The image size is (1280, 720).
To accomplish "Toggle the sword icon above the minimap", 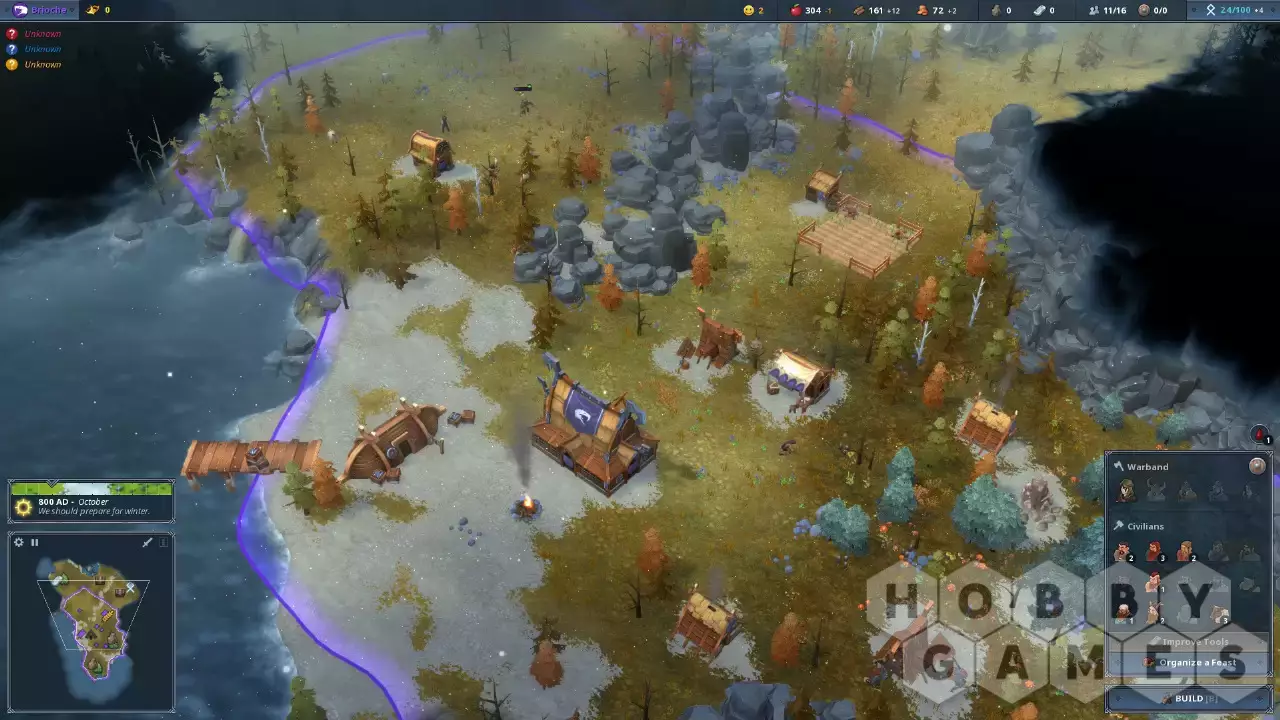I will click(x=147, y=542).
